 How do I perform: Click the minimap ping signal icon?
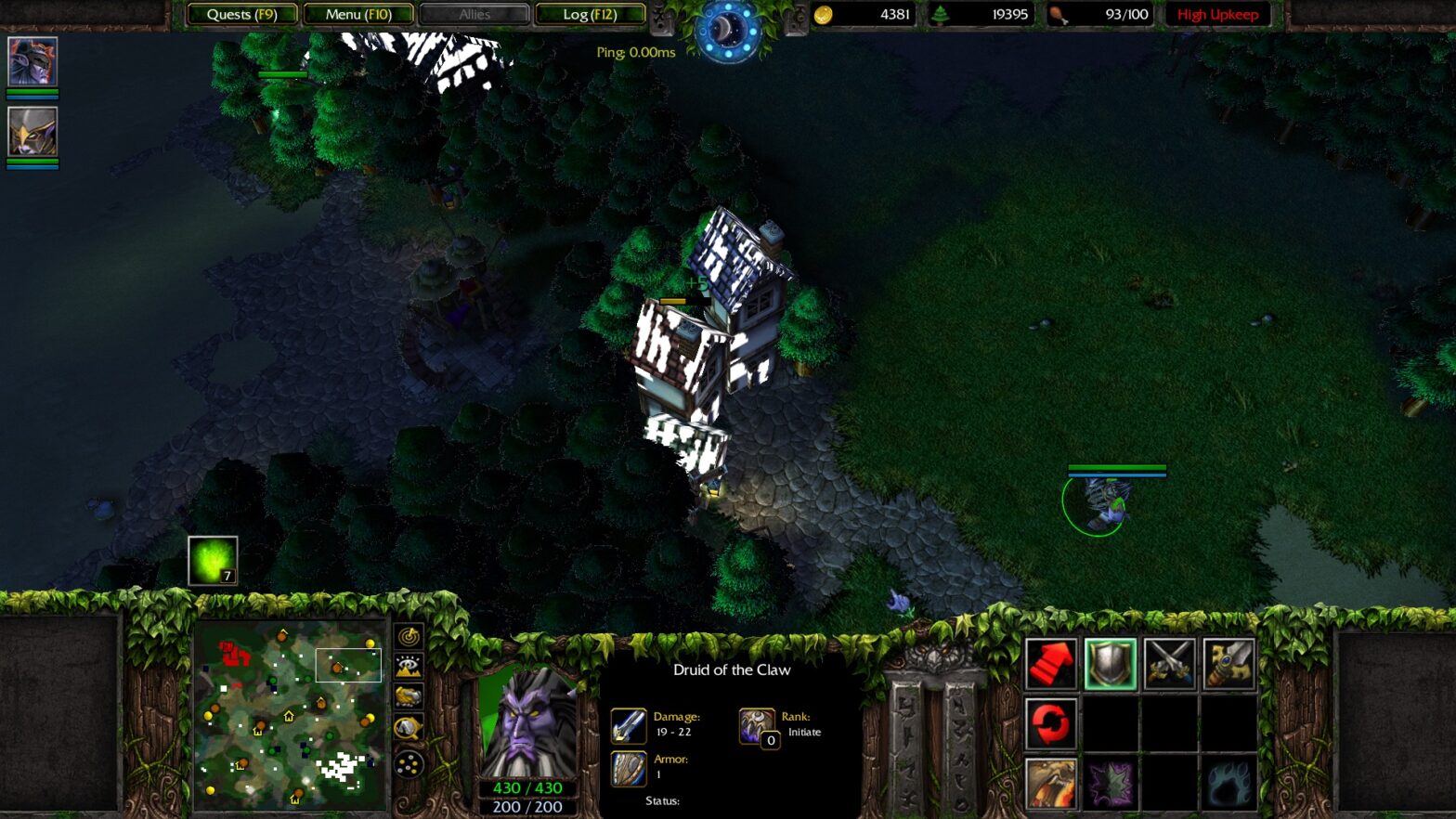(x=409, y=638)
